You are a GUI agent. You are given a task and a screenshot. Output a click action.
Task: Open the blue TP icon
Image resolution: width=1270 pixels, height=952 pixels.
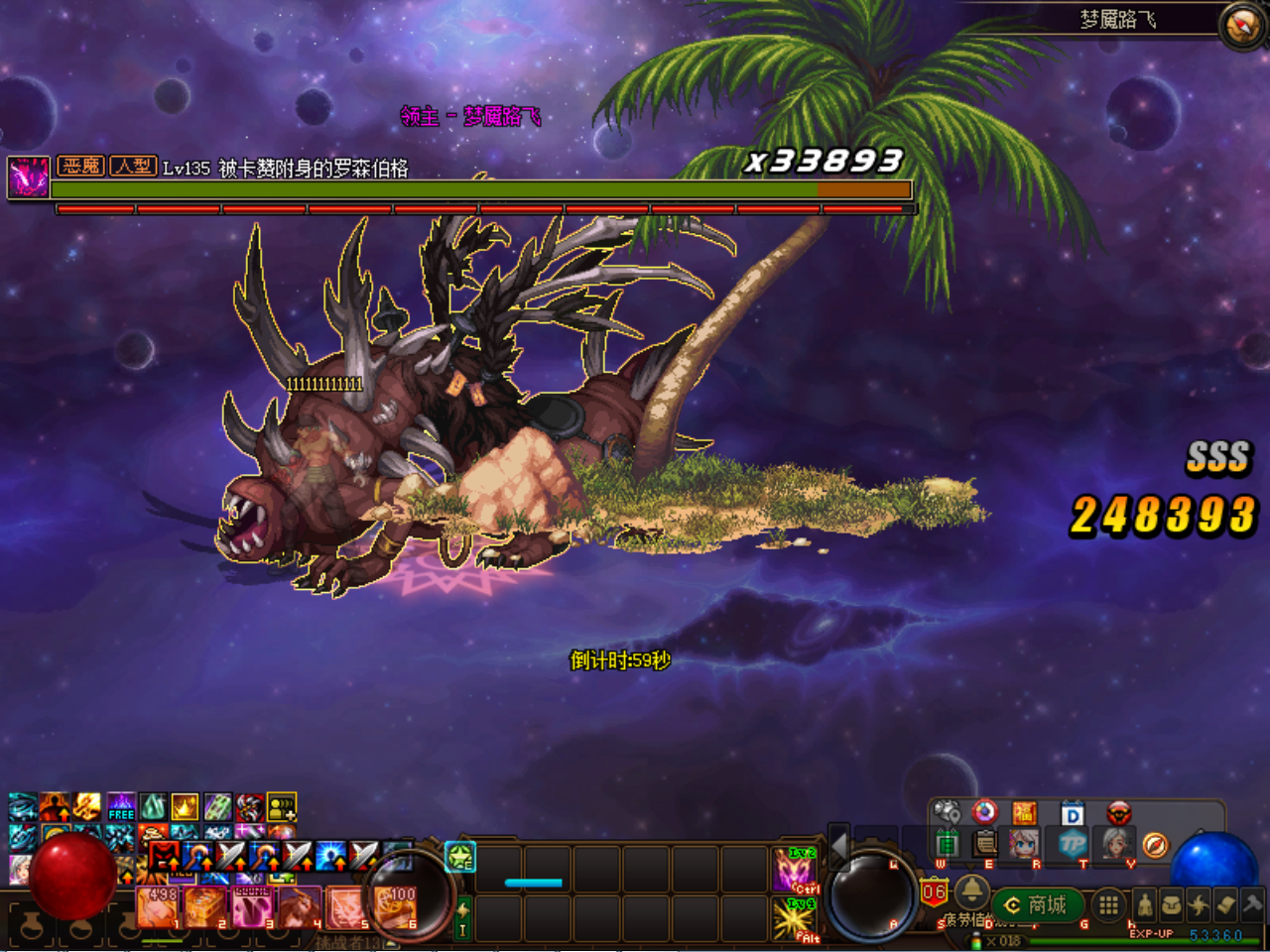coord(1073,844)
